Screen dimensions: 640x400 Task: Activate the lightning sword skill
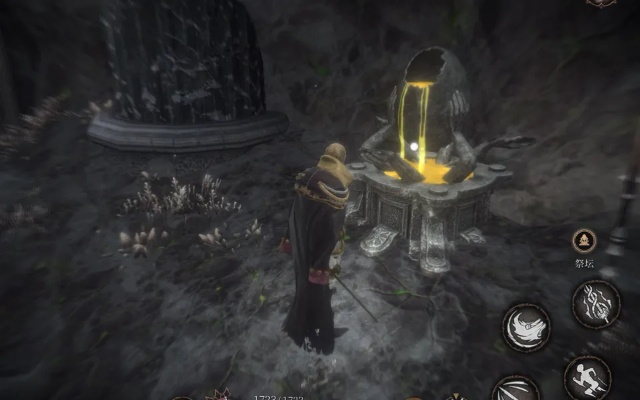[x=594, y=303]
